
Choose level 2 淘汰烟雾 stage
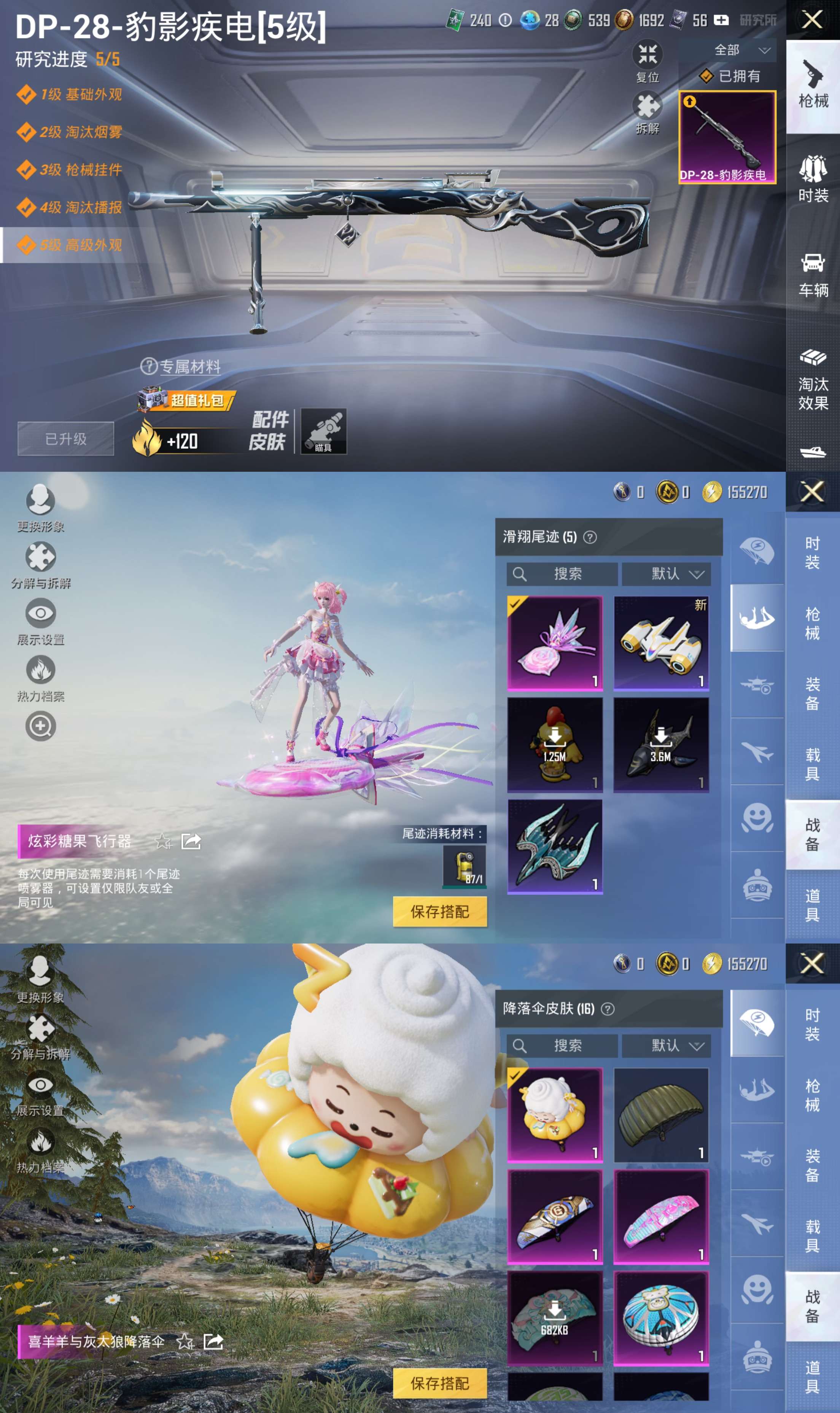point(80,132)
